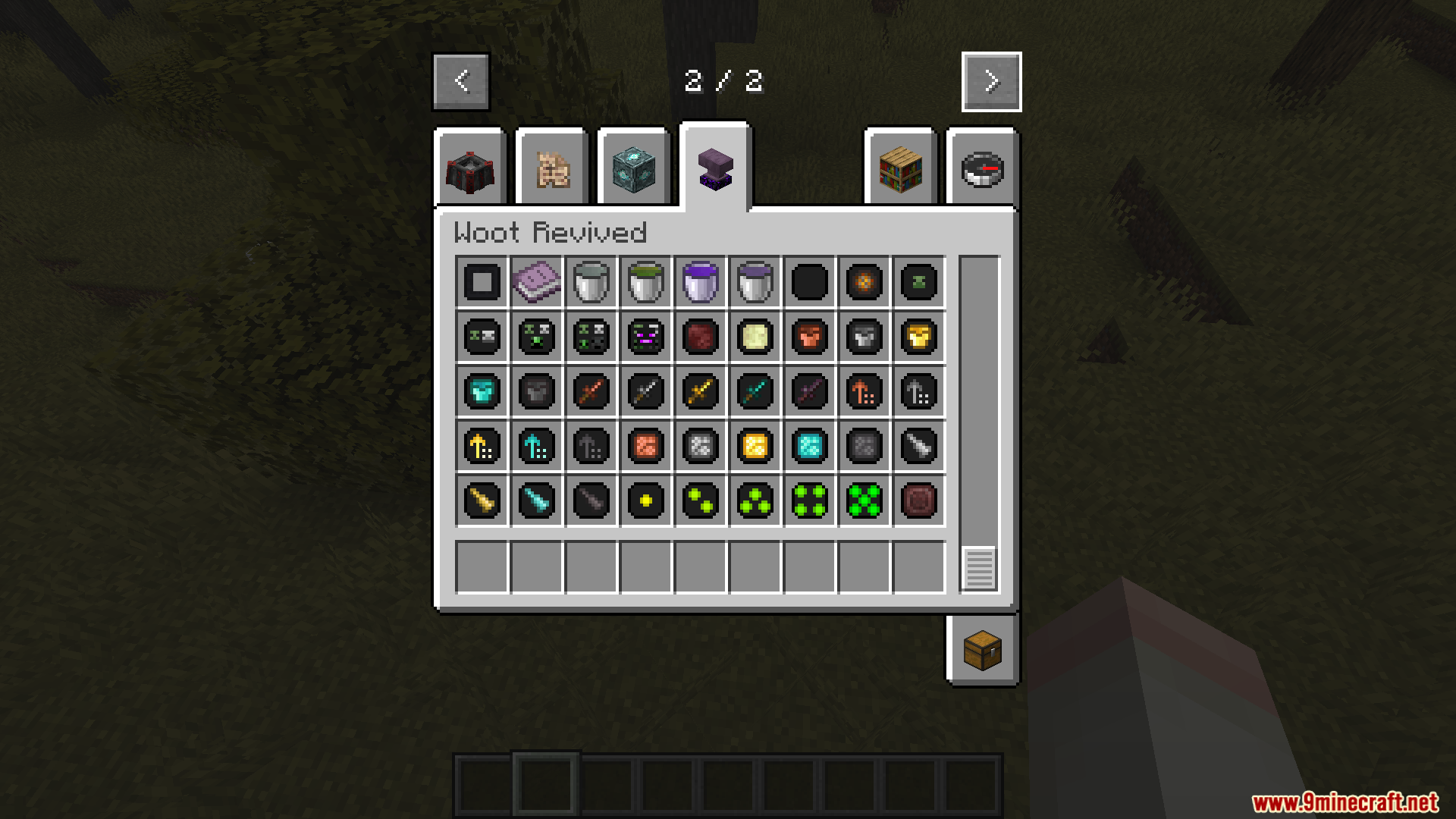Select the glowing diamond block item

[x=809, y=447]
